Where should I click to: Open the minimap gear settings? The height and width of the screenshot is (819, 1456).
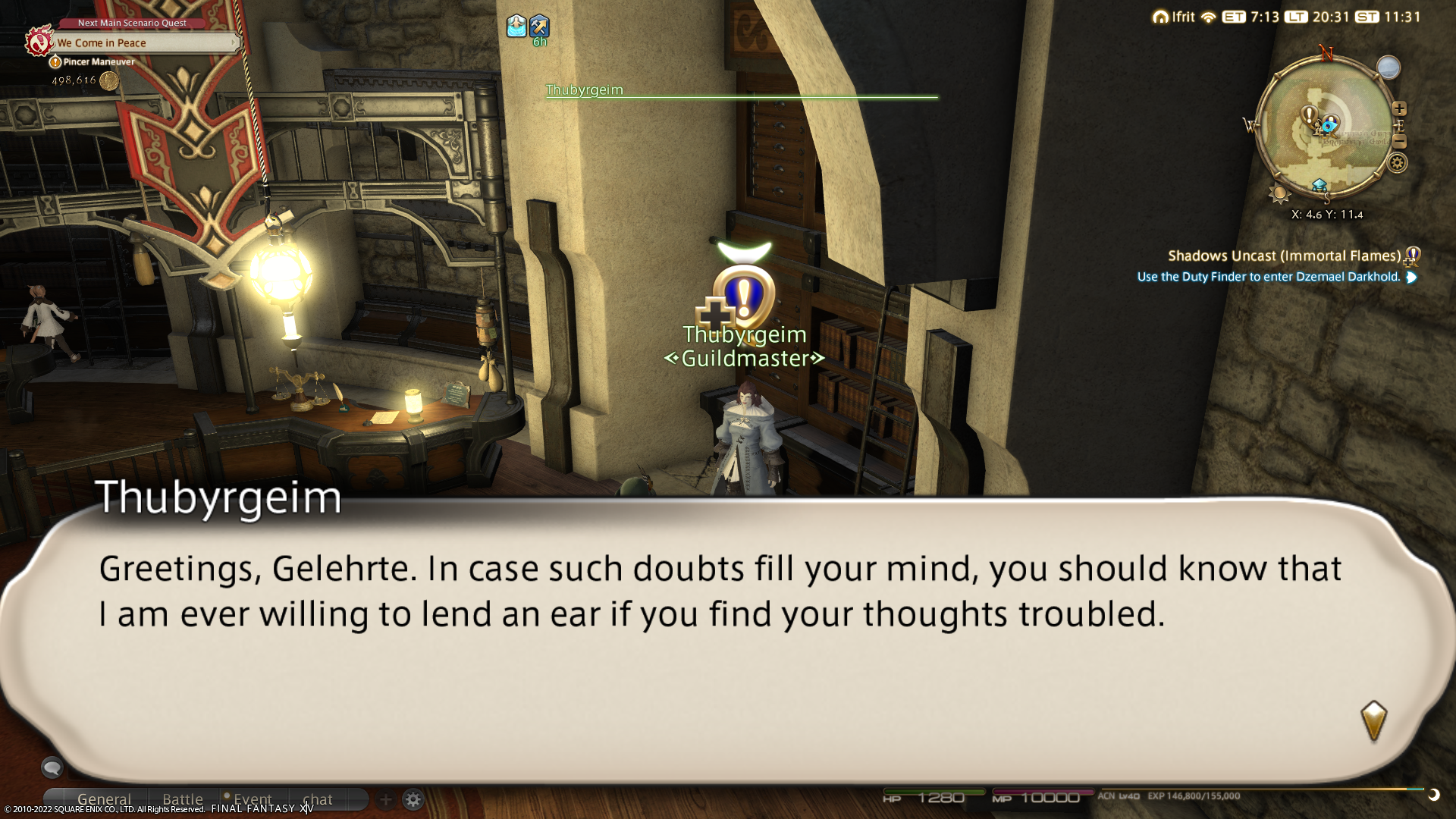(1398, 163)
